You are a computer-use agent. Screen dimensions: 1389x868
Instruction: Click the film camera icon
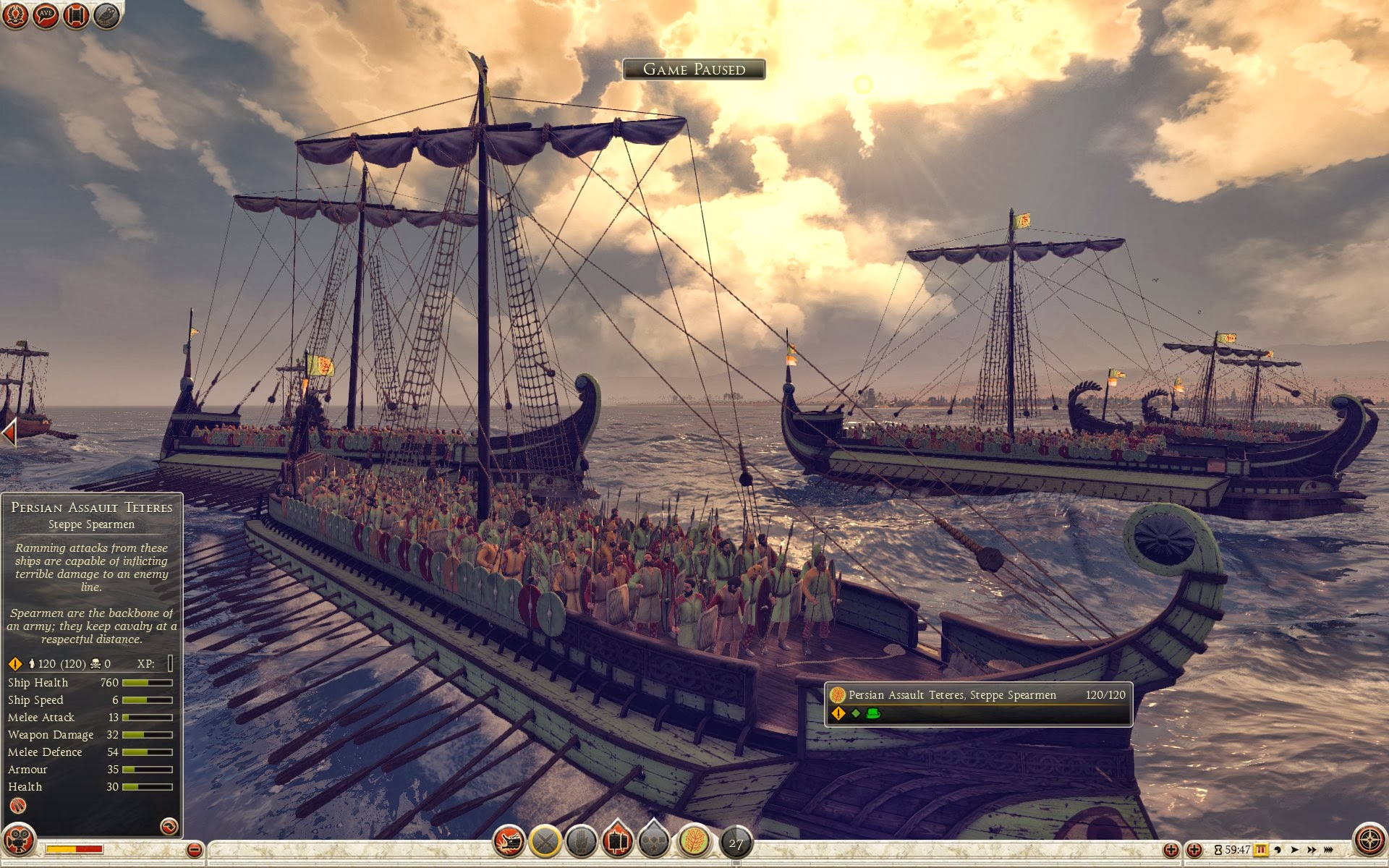coord(20,841)
